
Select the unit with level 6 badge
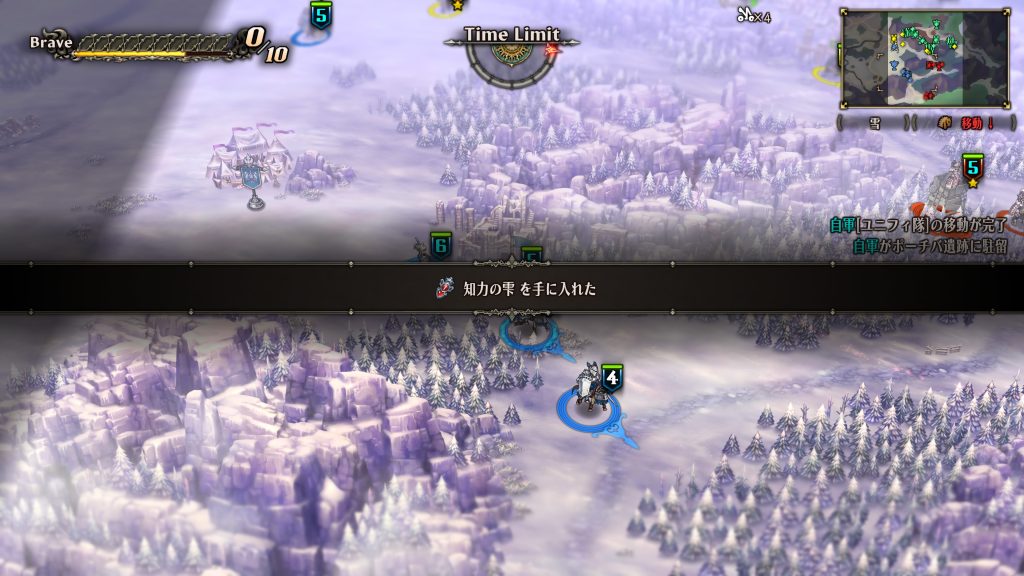tap(440, 246)
